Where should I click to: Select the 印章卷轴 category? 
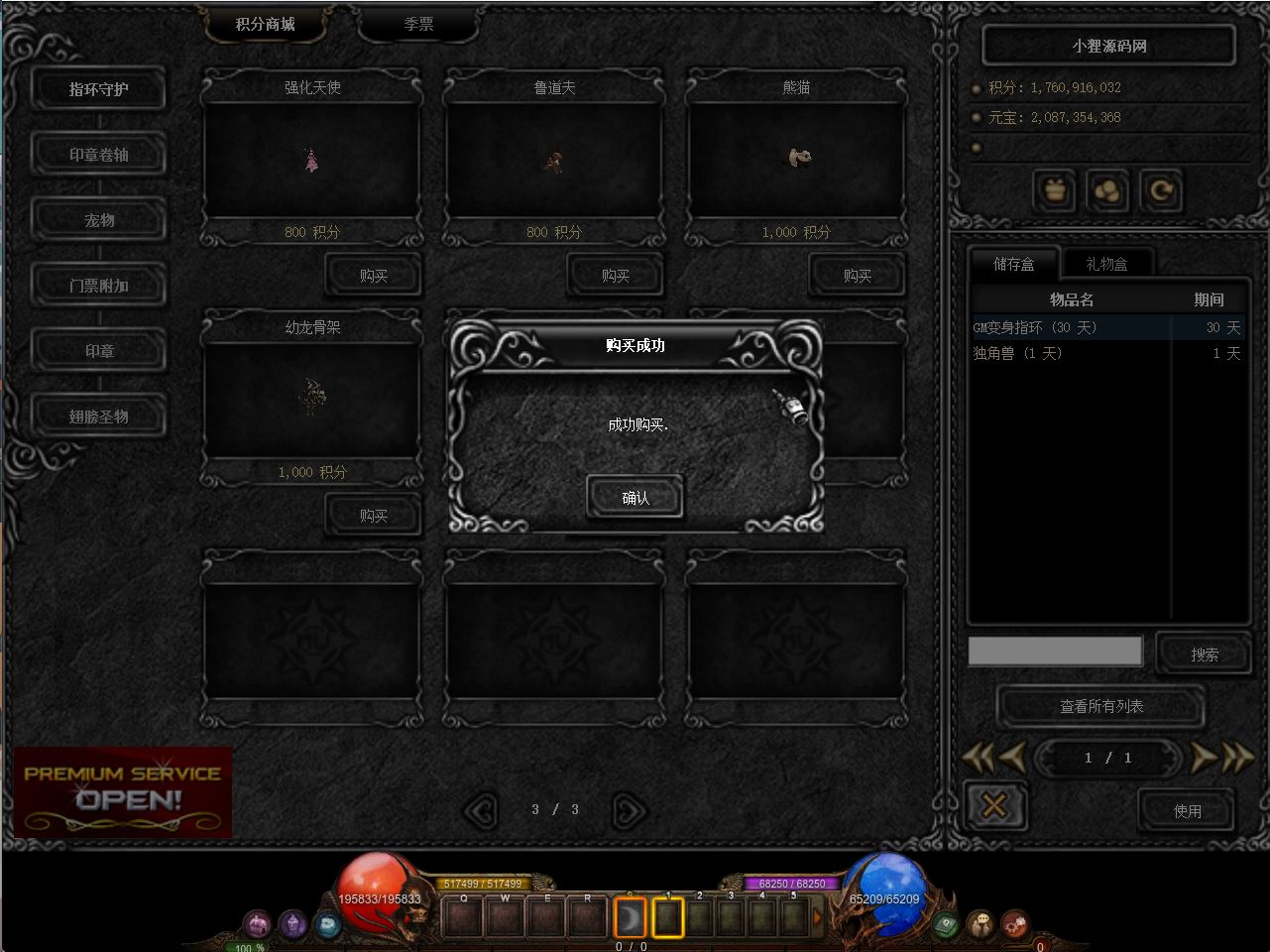click(x=98, y=155)
